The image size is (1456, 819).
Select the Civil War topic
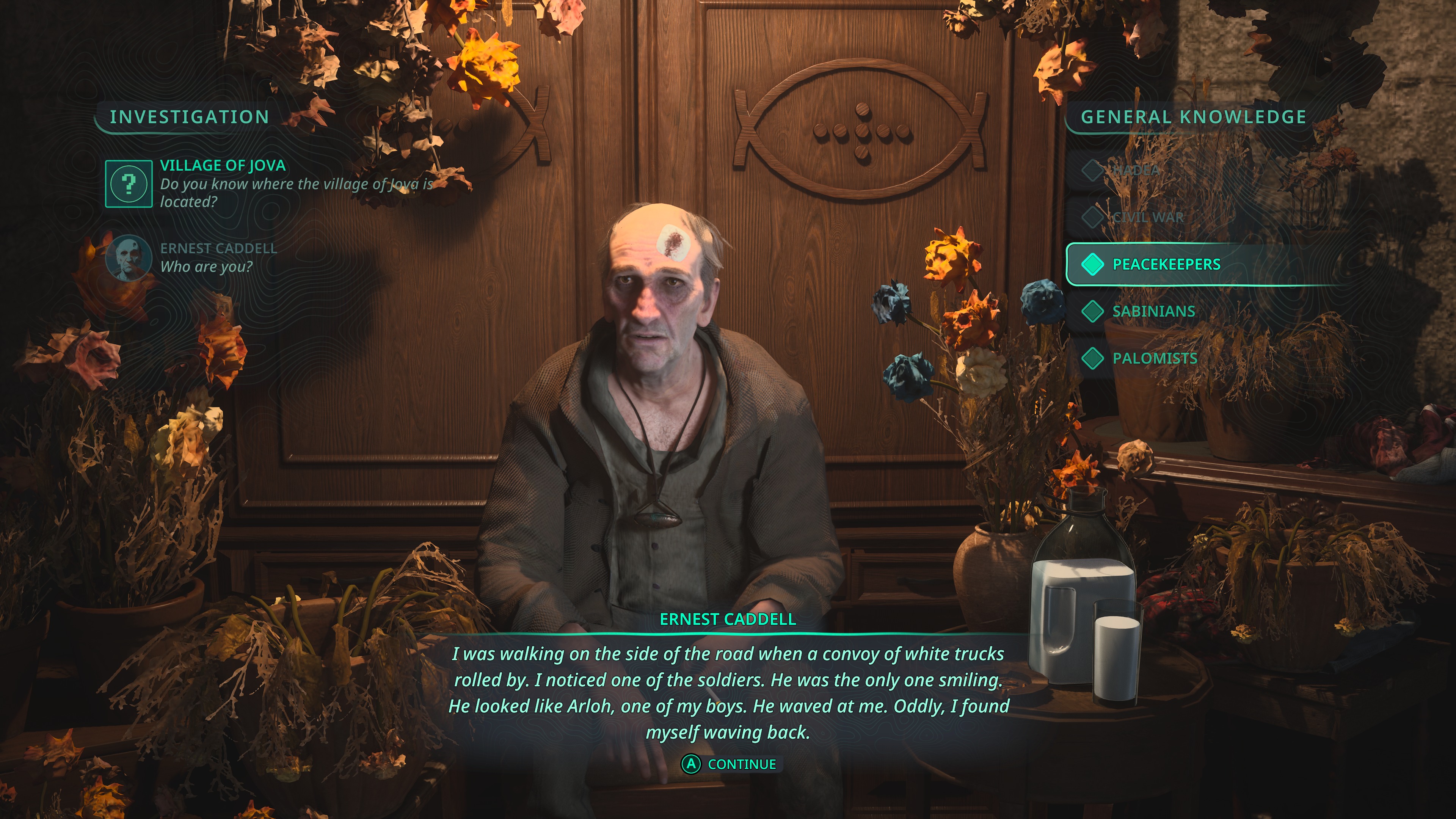1147,217
